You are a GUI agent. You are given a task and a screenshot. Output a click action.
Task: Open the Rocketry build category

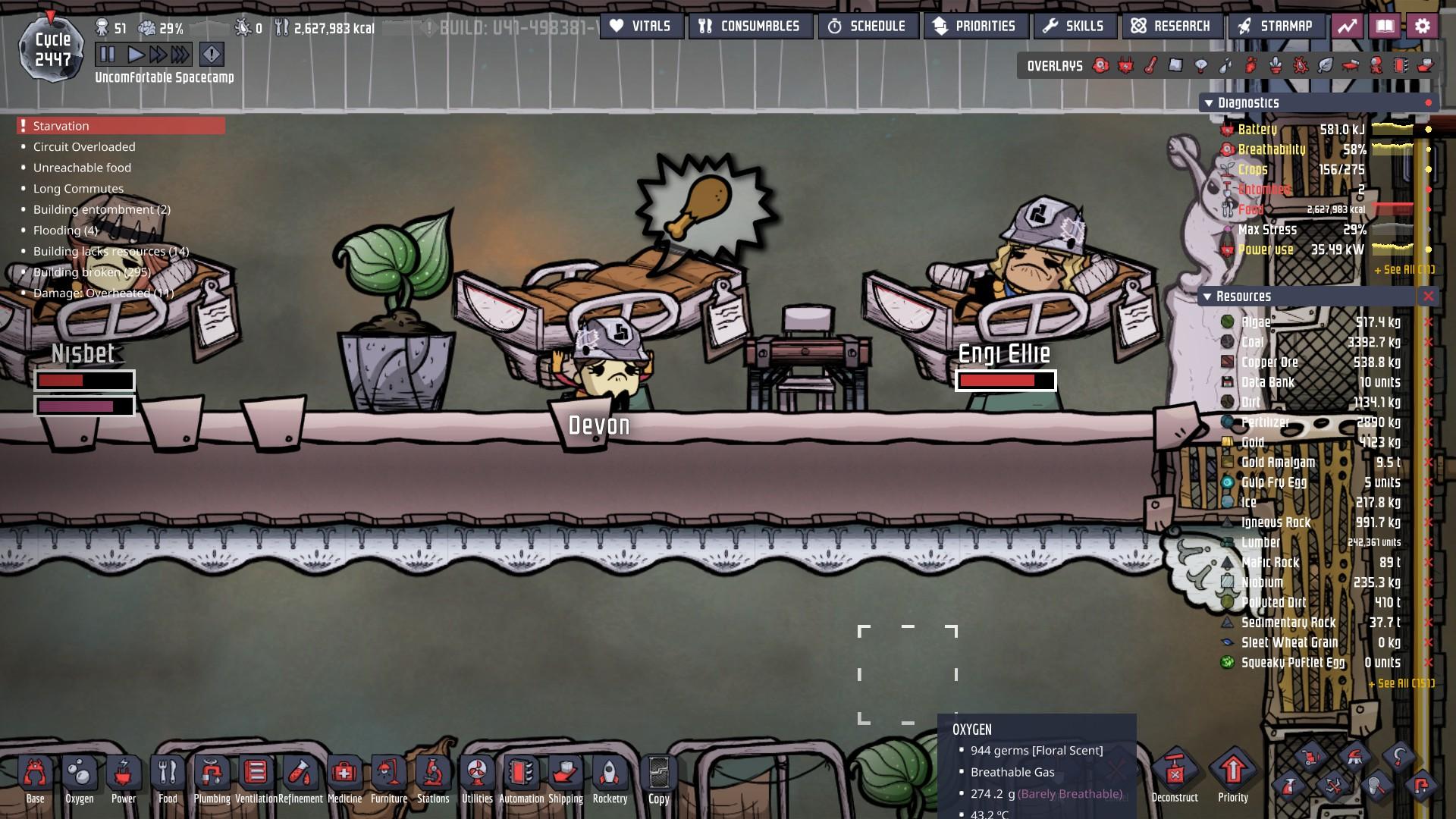[610, 773]
